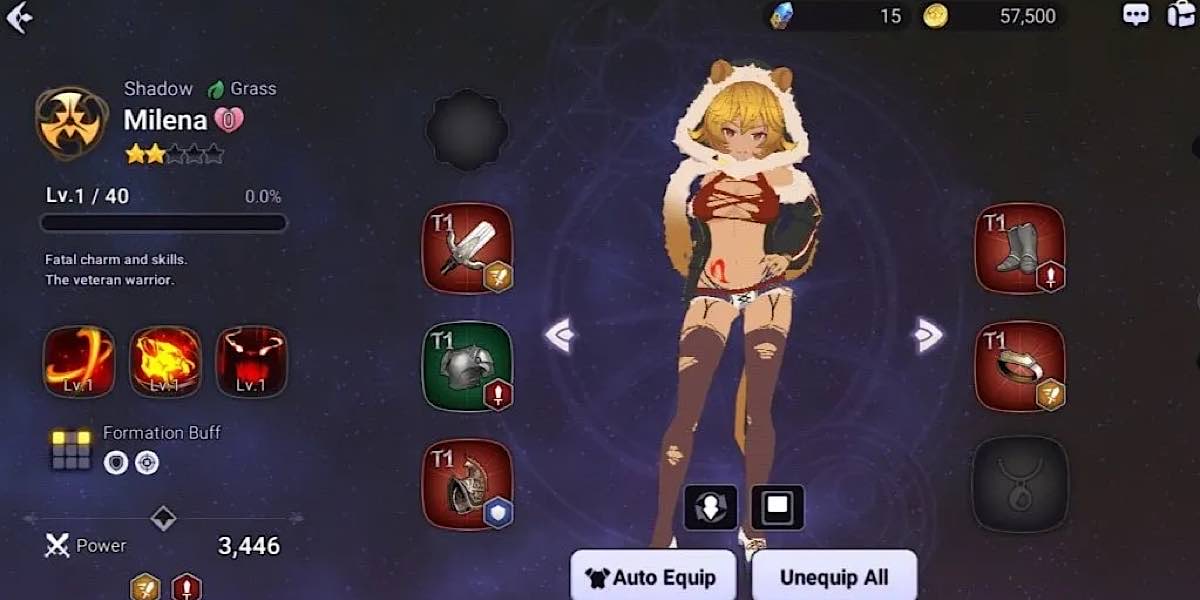
Task: Switch to previous character with left arrow
Action: pos(560,335)
